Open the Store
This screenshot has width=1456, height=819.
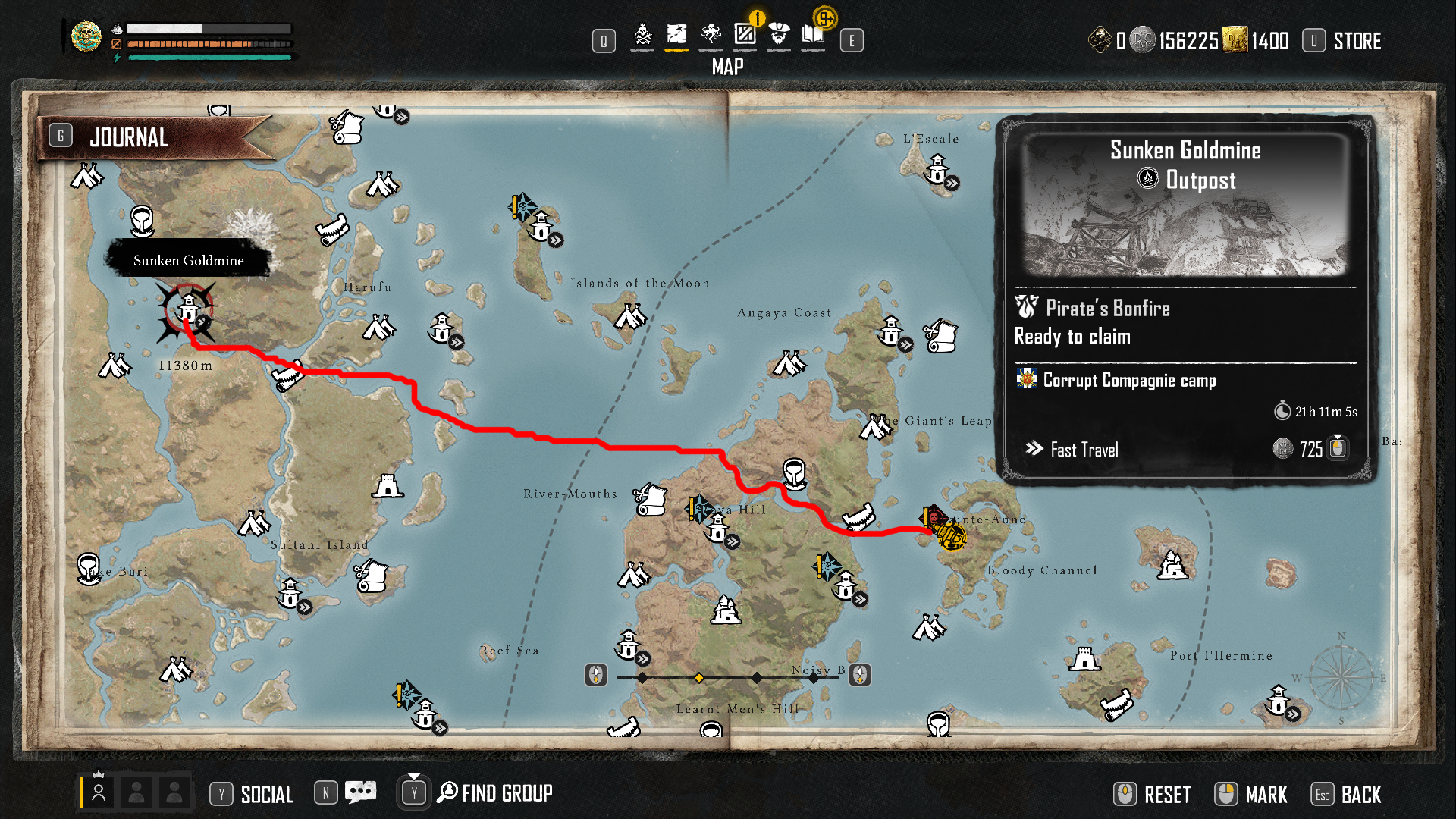1357,41
